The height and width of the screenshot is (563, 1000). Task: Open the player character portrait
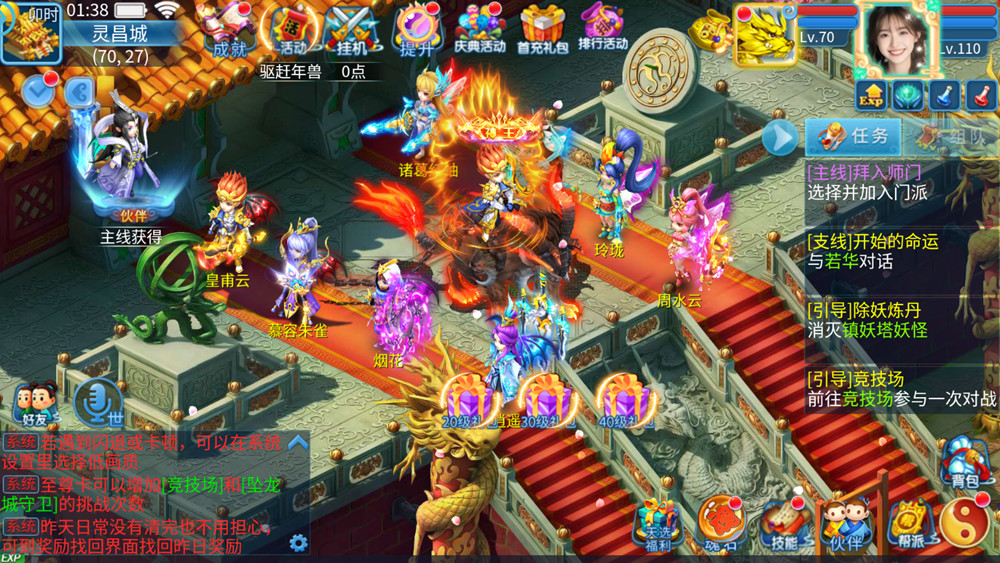pos(898,35)
